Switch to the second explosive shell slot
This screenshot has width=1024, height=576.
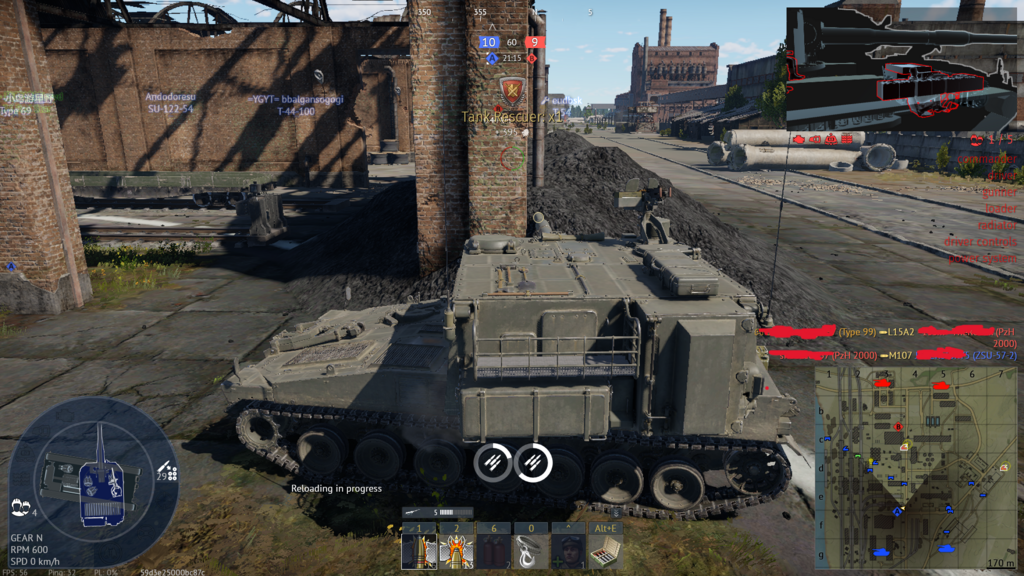(x=455, y=551)
